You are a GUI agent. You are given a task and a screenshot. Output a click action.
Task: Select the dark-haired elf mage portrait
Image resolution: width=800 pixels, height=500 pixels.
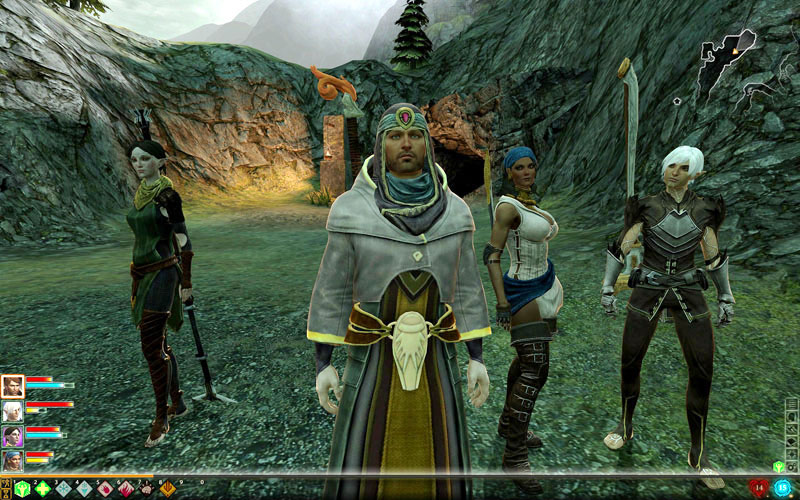coord(12,436)
